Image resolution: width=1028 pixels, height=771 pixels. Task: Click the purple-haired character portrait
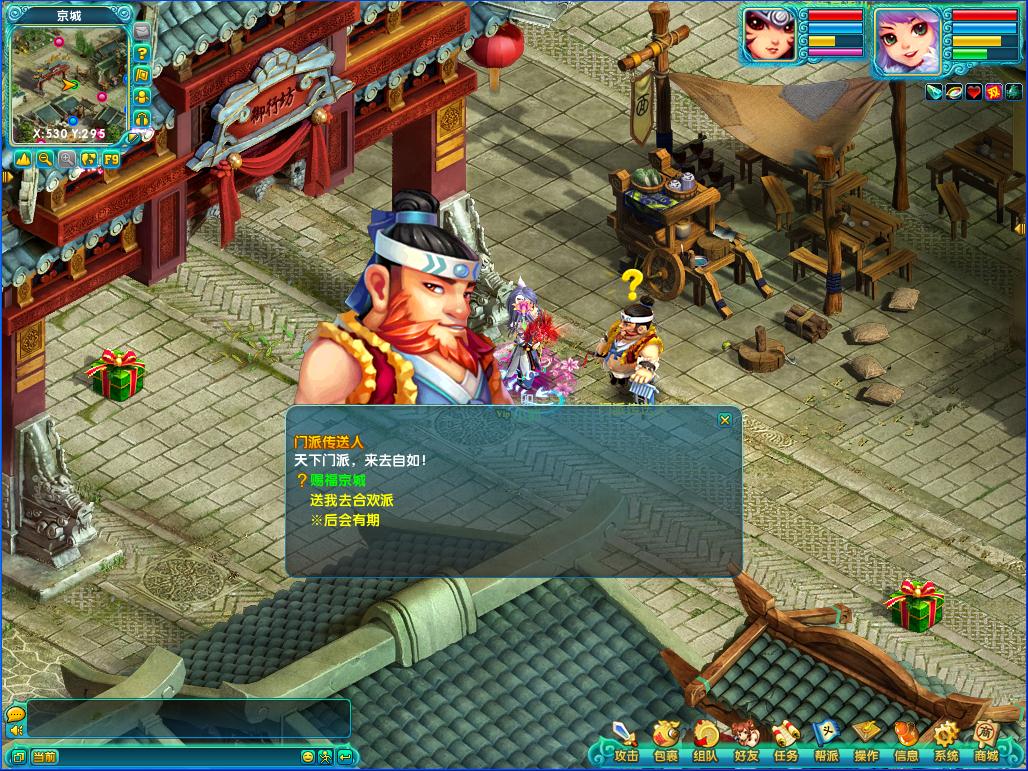(906, 40)
